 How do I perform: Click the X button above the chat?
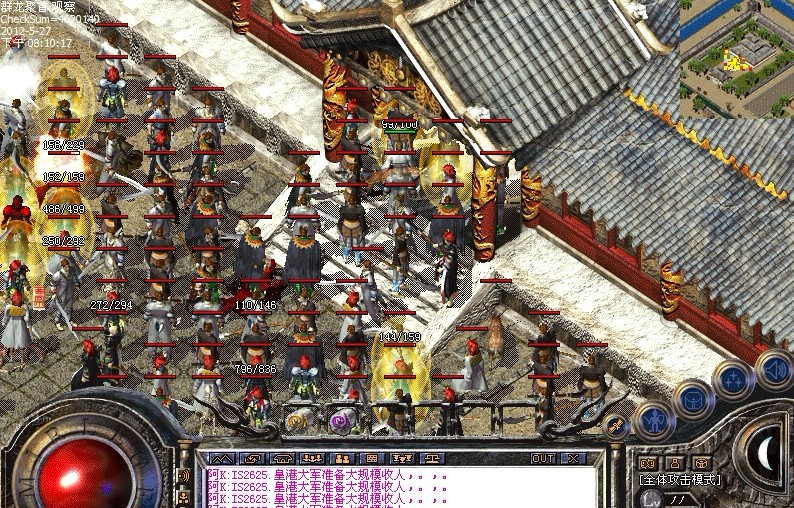pos(572,458)
